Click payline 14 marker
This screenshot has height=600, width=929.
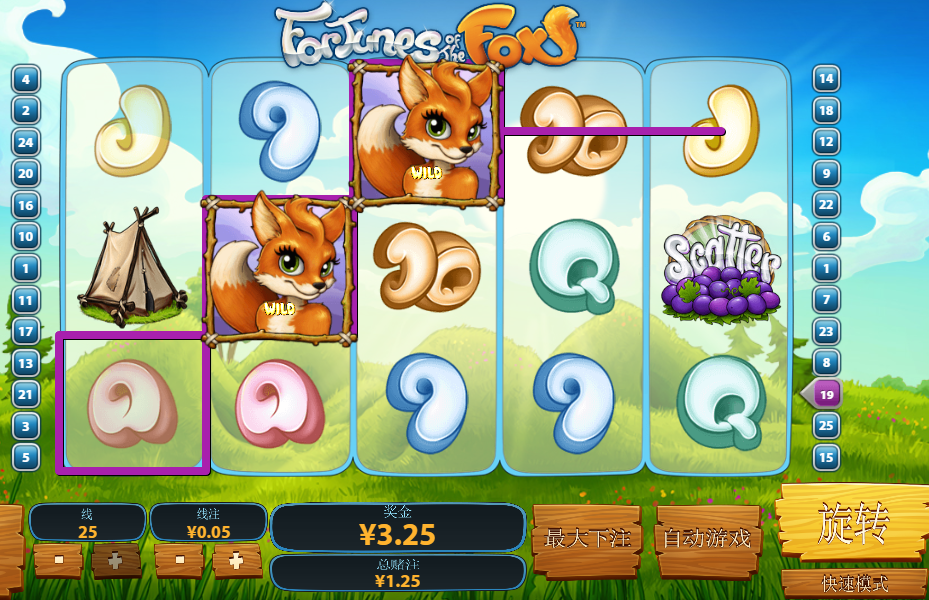(x=826, y=79)
